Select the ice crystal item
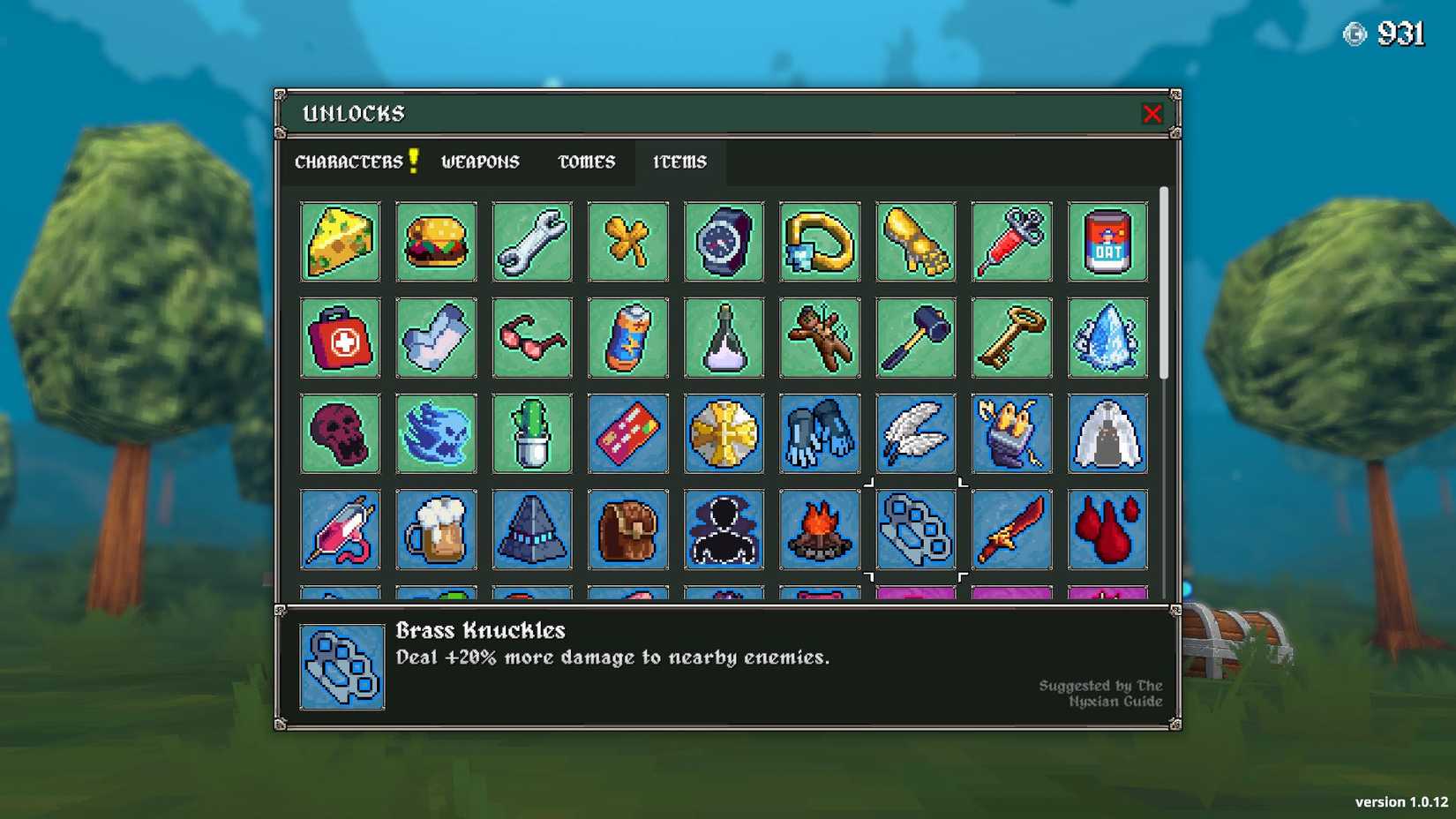 click(1107, 338)
